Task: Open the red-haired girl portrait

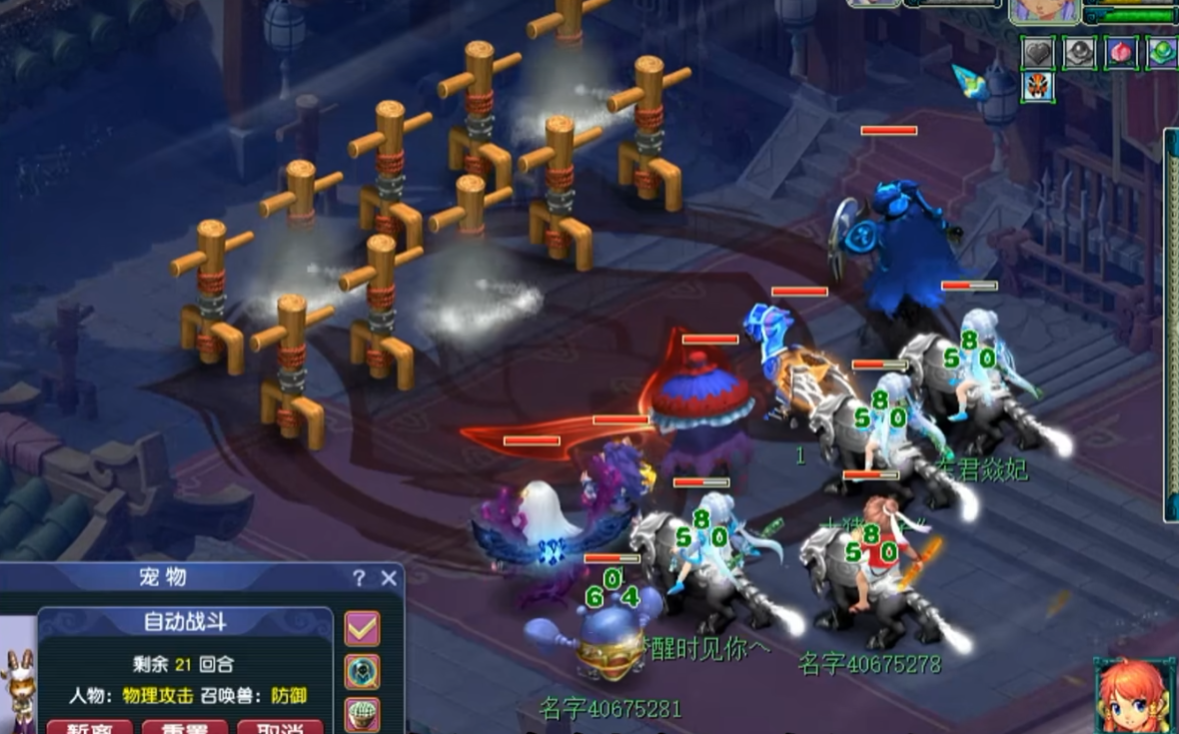Action: coord(1133,695)
